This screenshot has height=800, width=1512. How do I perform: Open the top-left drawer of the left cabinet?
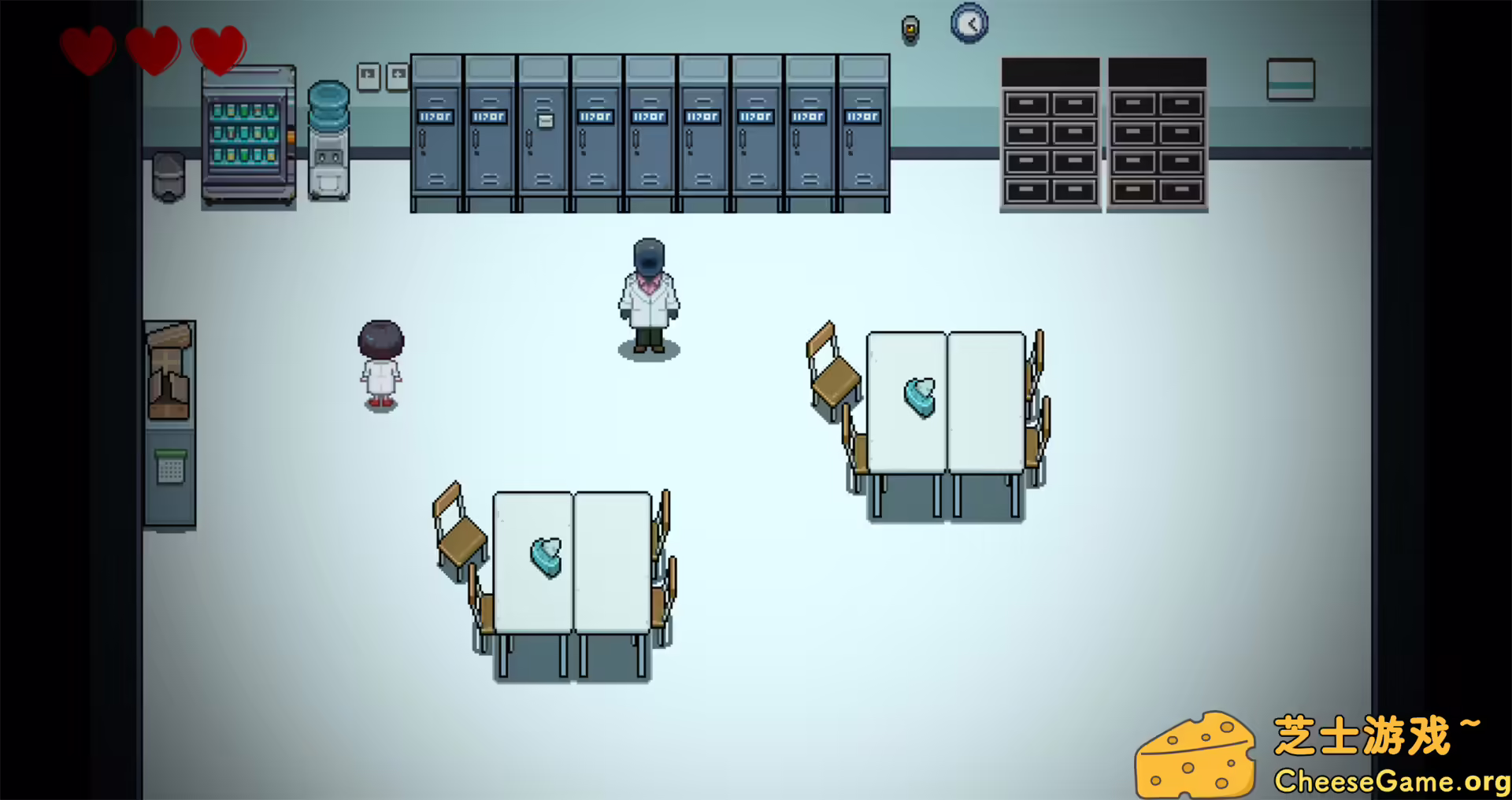coord(1025,102)
